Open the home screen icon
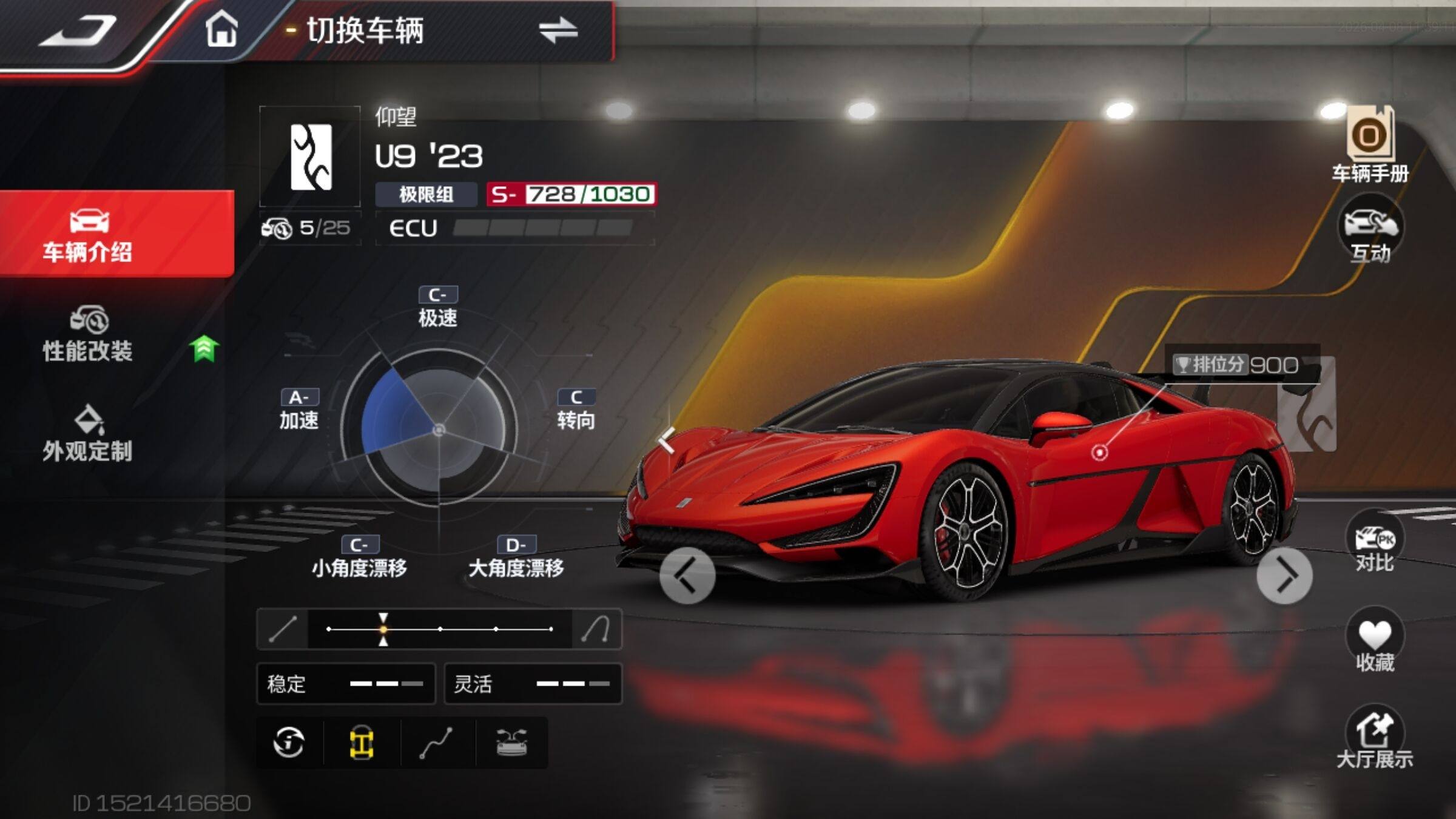Viewport: 1456px width, 819px height. click(221, 29)
